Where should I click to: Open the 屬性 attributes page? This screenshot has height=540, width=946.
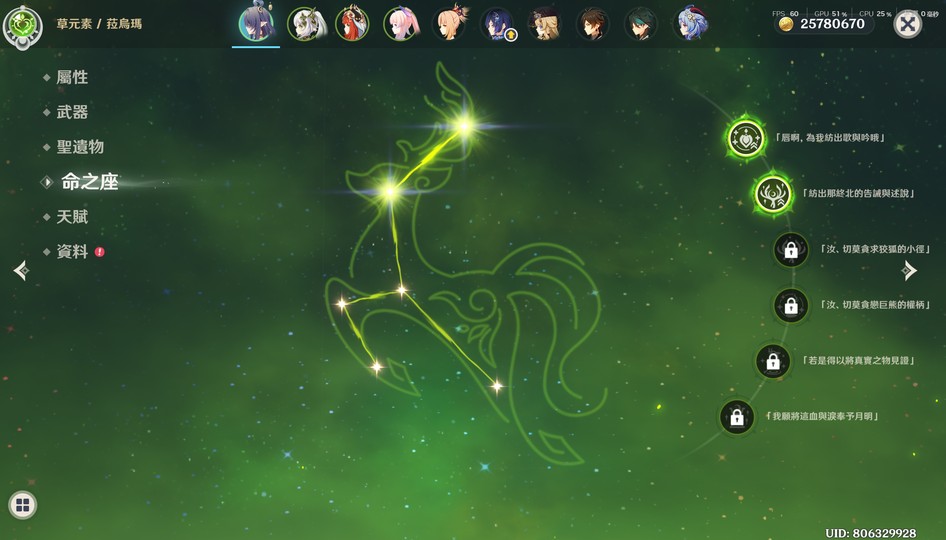click(72, 77)
